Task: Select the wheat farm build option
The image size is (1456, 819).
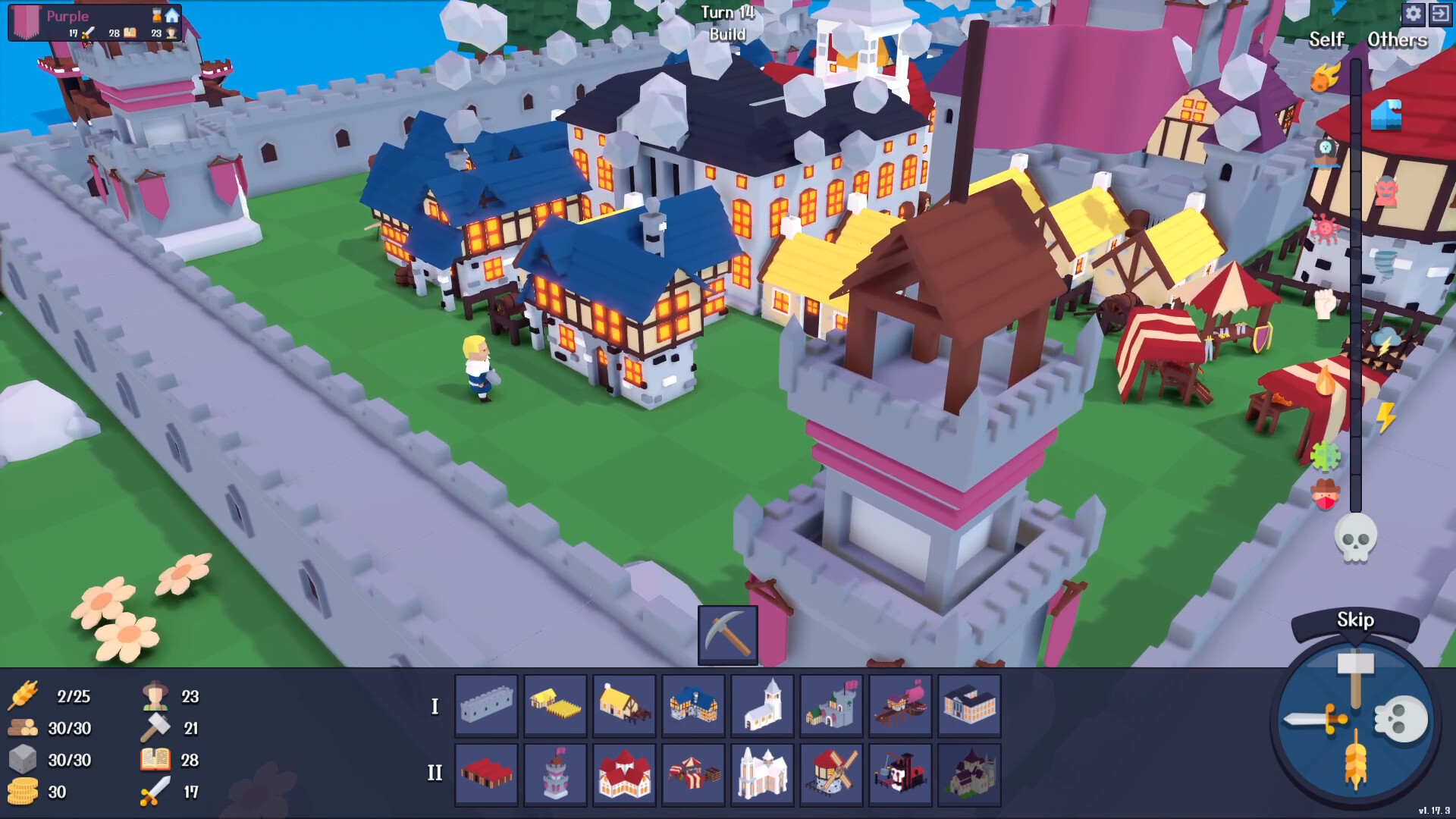Action: [x=554, y=705]
